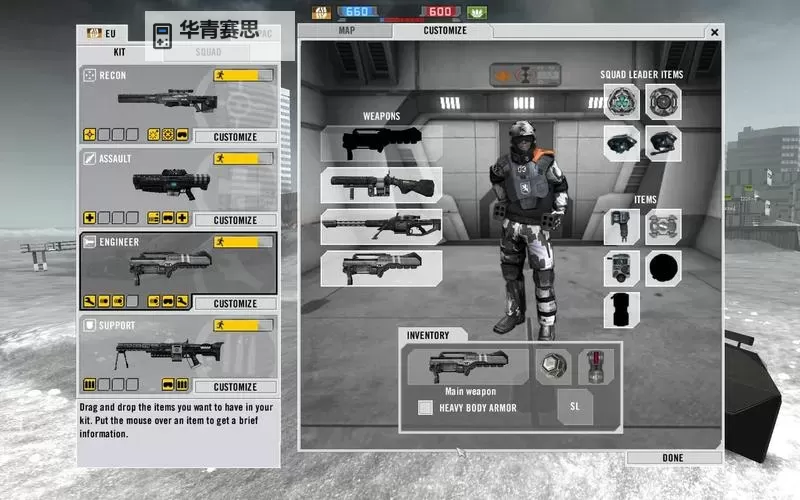The height and width of the screenshot is (500, 800).
Task: Close the customize window with X
Action: tap(714, 32)
